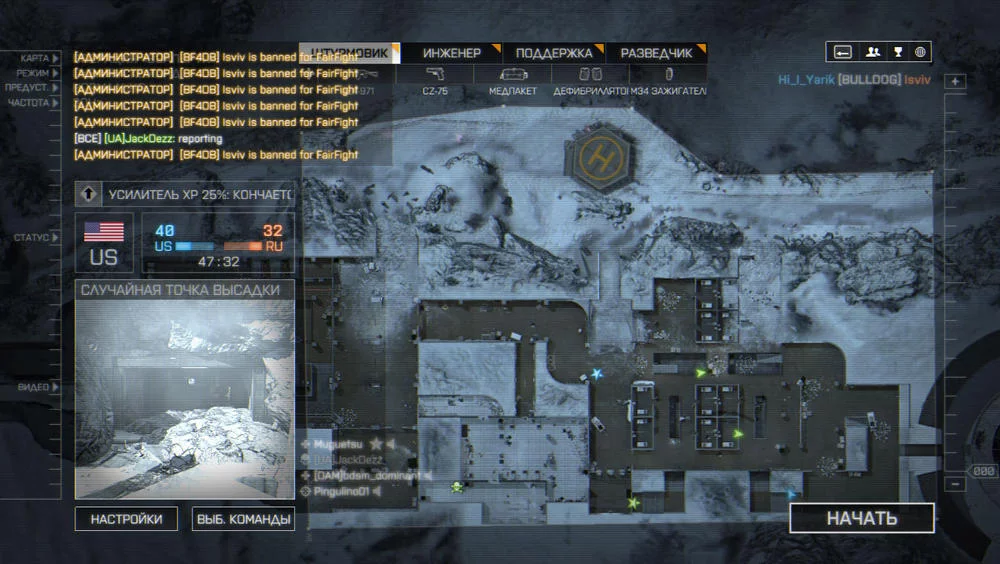Click the XP boost 25% banner

tap(185, 193)
